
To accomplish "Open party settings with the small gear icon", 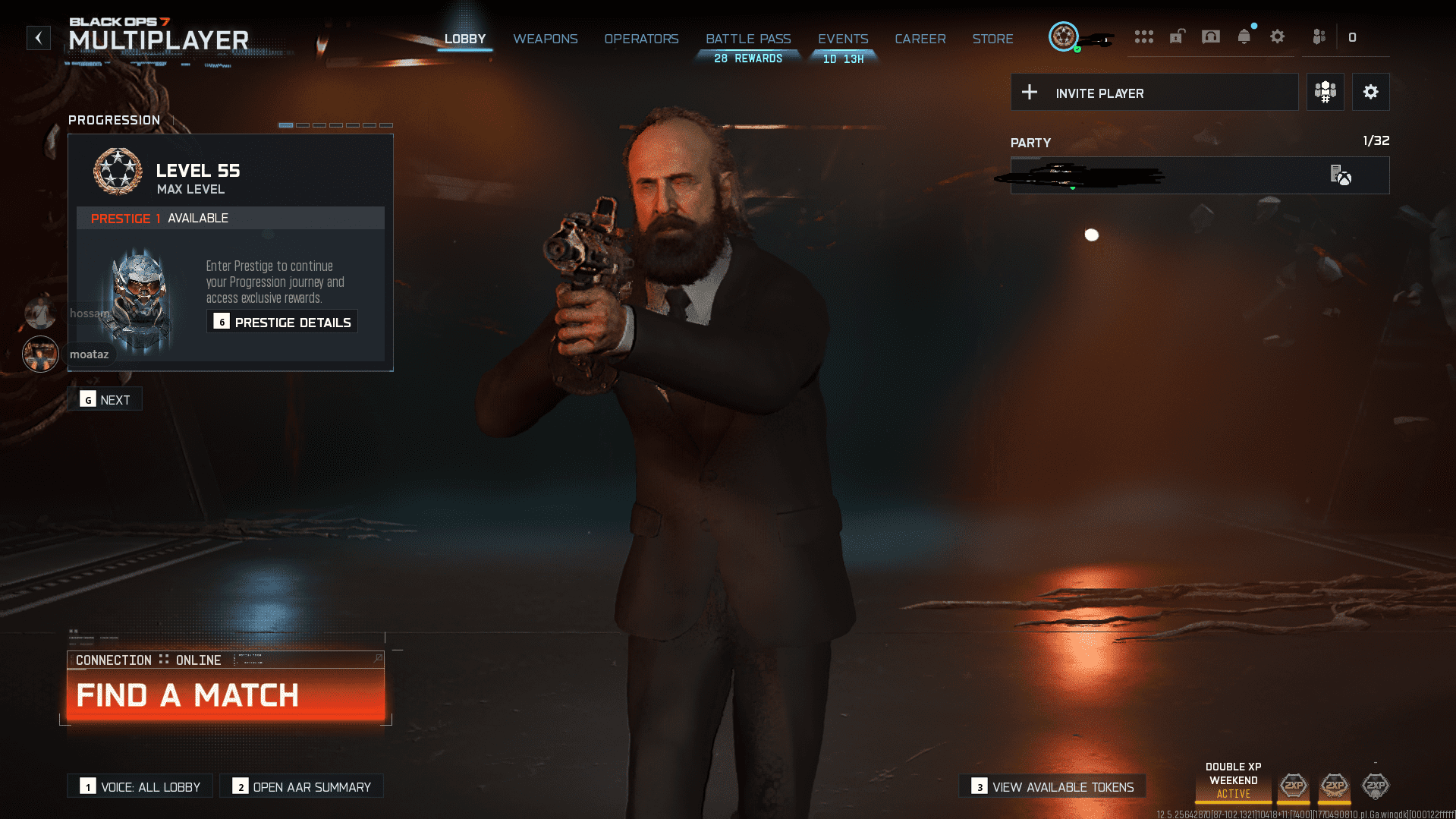I will [x=1370, y=92].
